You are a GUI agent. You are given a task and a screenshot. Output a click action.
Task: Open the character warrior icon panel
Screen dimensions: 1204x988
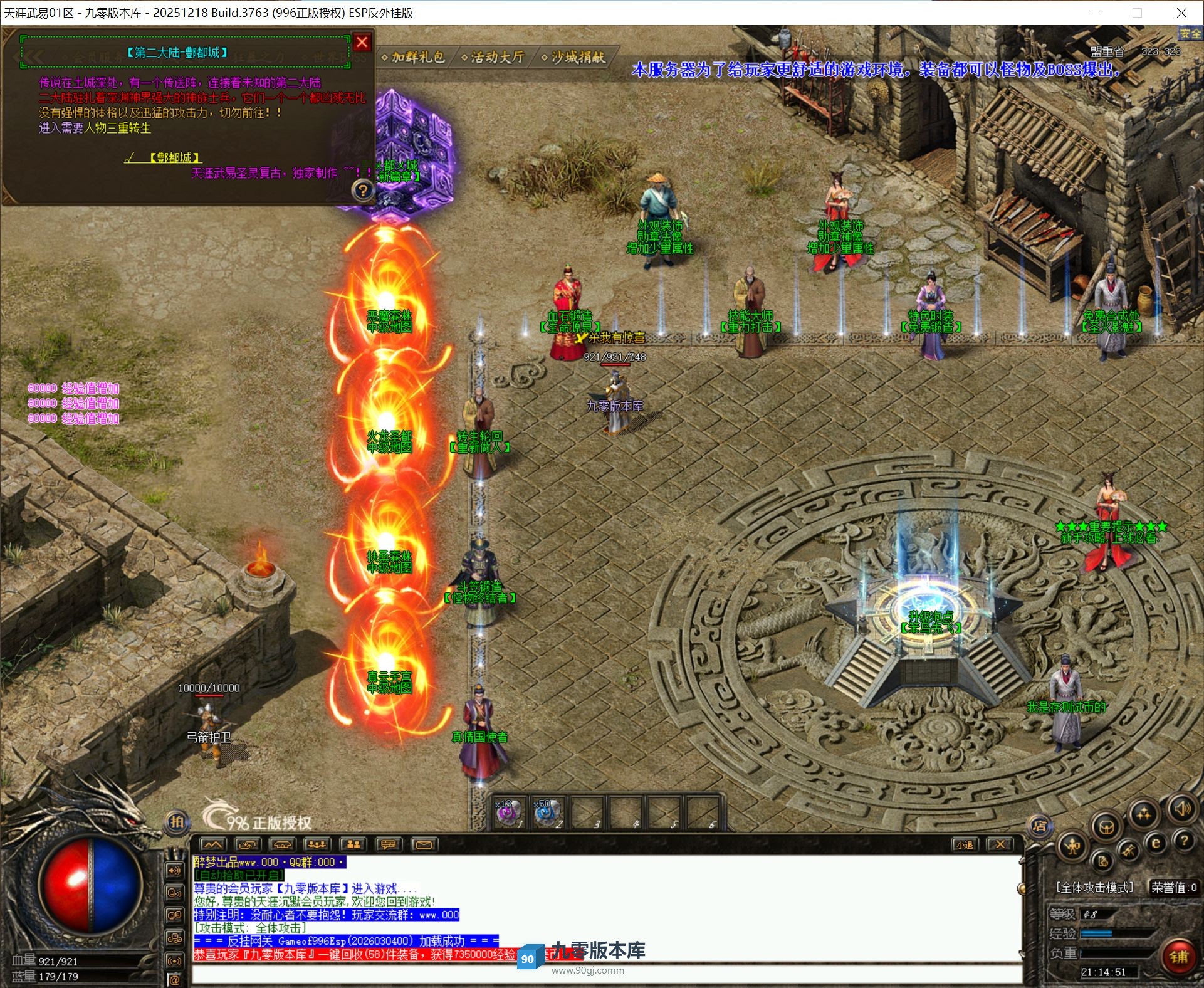tap(1072, 847)
